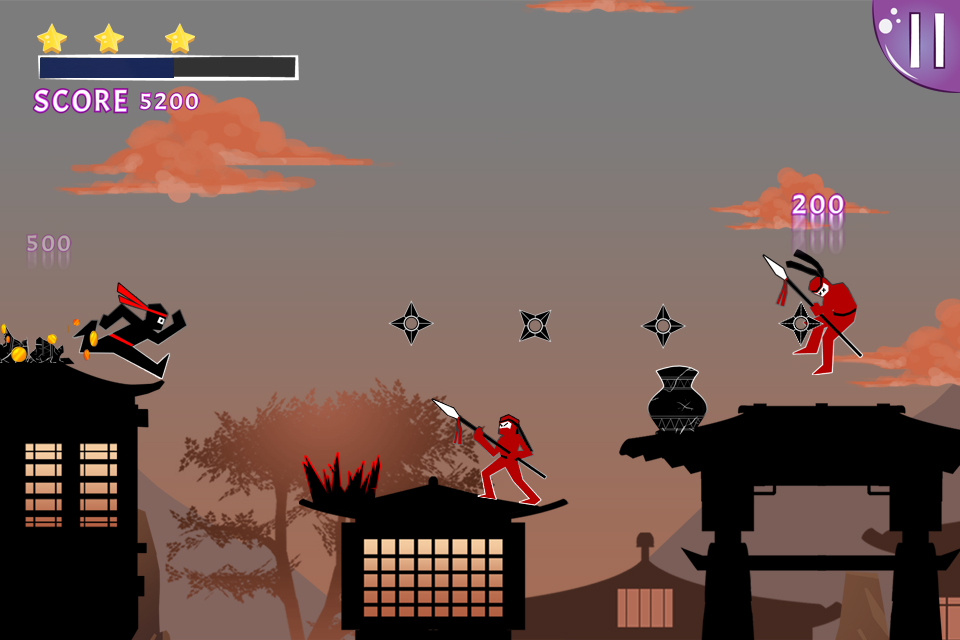Viewport: 960px width, 640px height.
Task: Pause the game with the purple button
Action: pyautogui.click(x=924, y=40)
